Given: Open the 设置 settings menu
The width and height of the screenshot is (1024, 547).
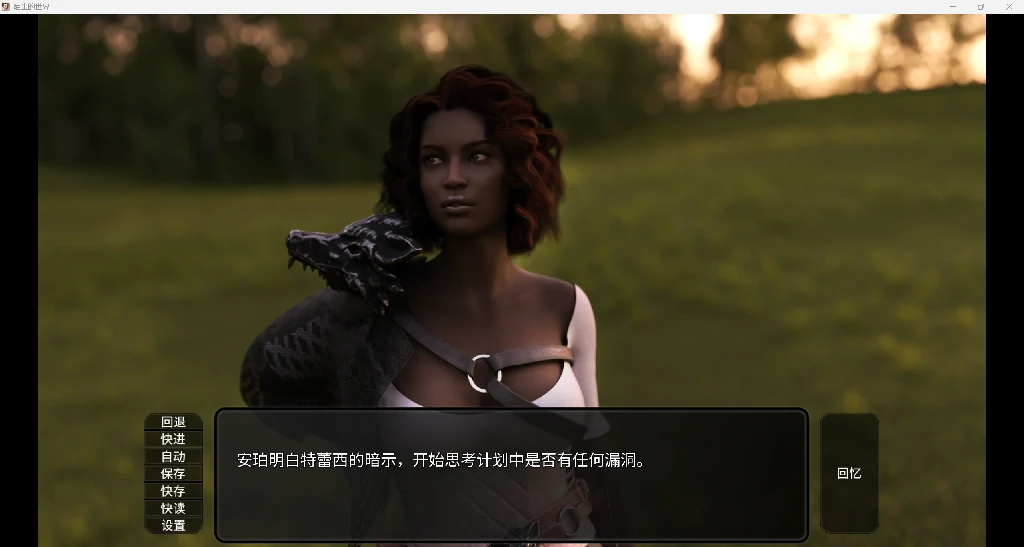Looking at the screenshot, I should (x=173, y=525).
